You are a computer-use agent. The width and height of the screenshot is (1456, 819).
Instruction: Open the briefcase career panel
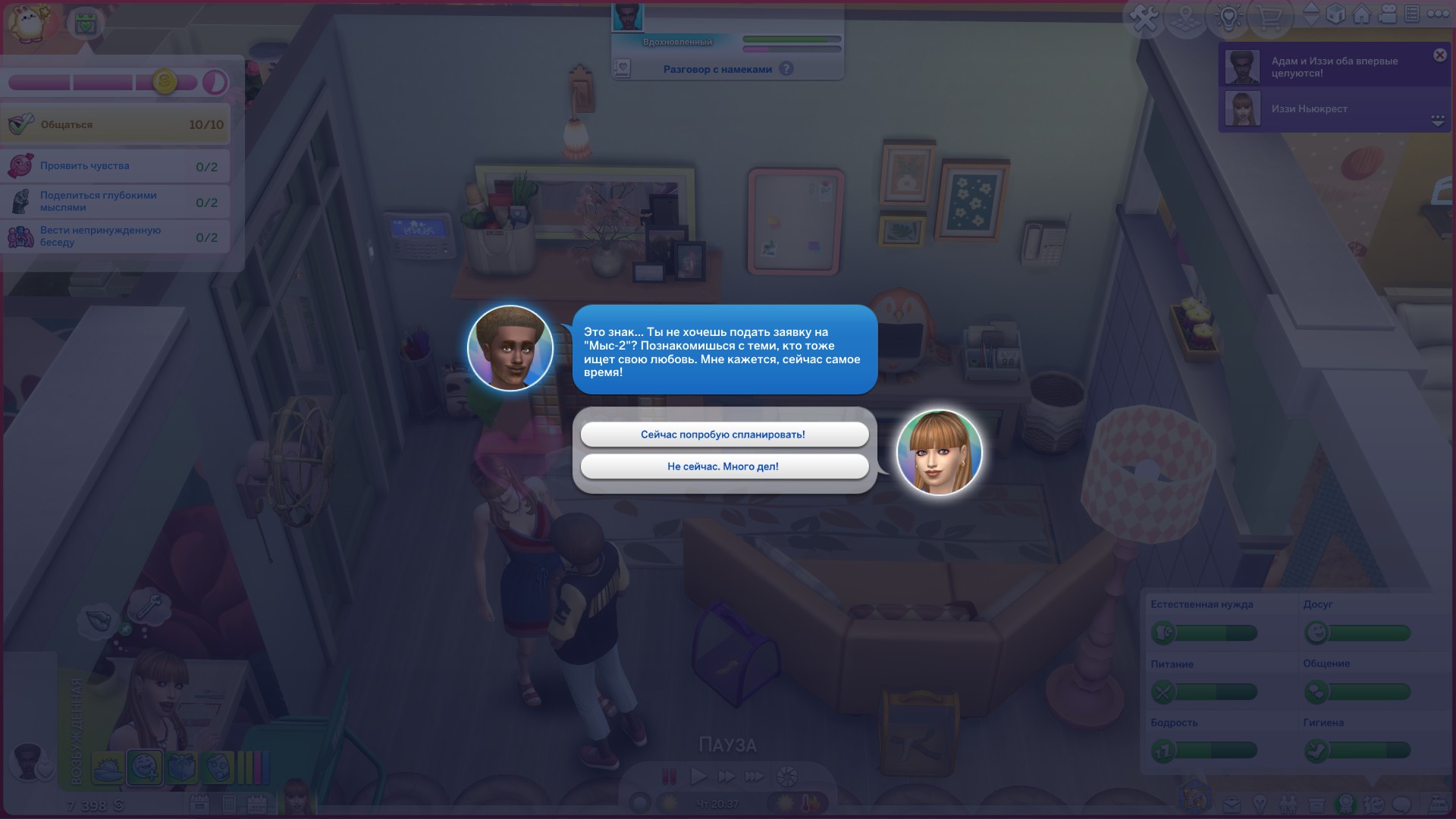(1231, 804)
